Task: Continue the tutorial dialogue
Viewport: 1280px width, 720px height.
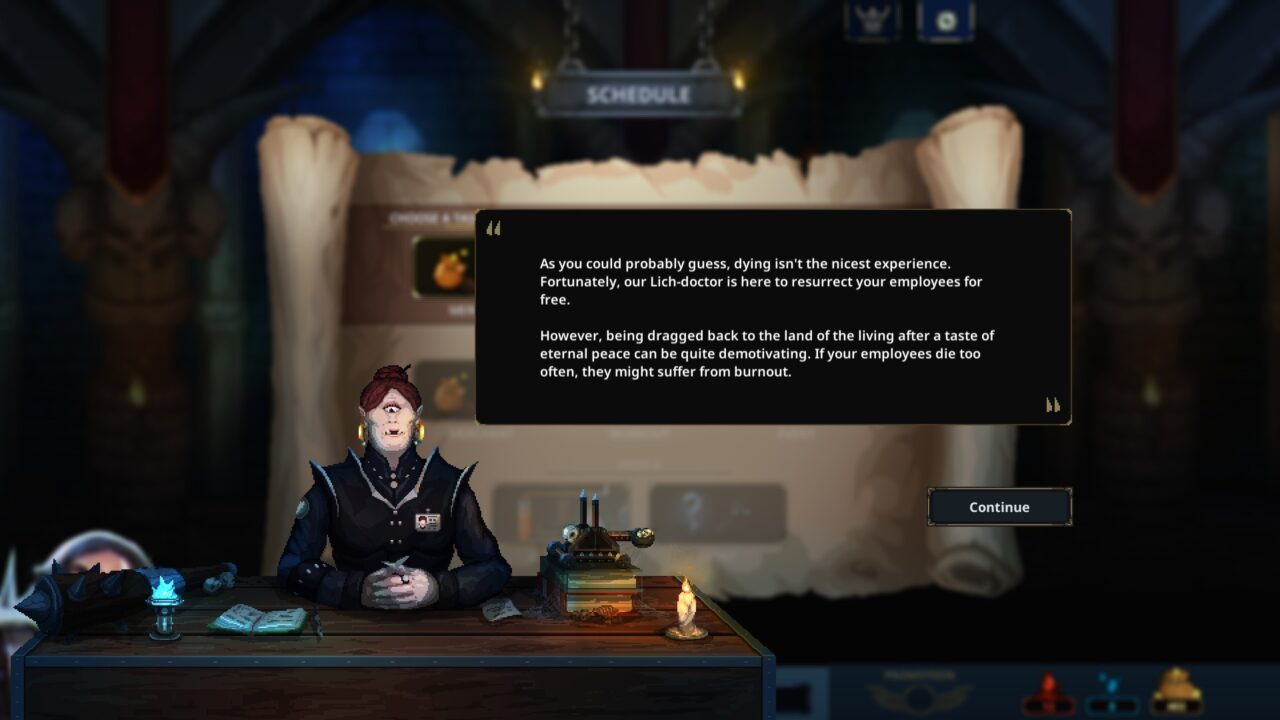Action: pyautogui.click(x=999, y=507)
